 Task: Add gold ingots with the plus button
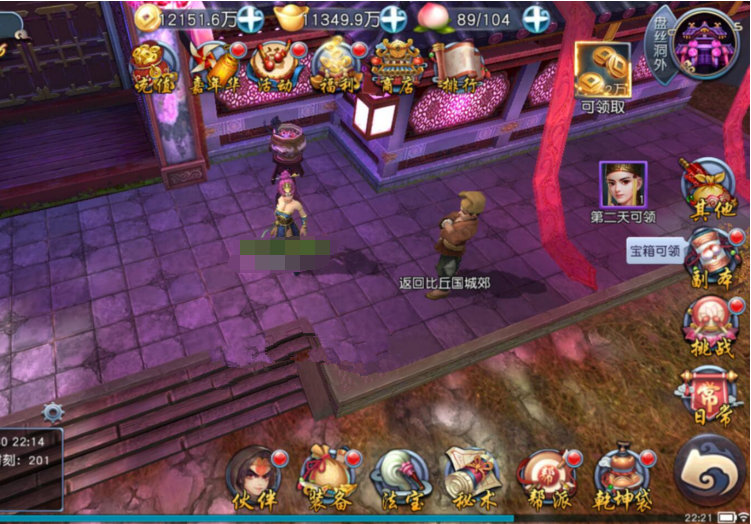pyautogui.click(x=393, y=18)
